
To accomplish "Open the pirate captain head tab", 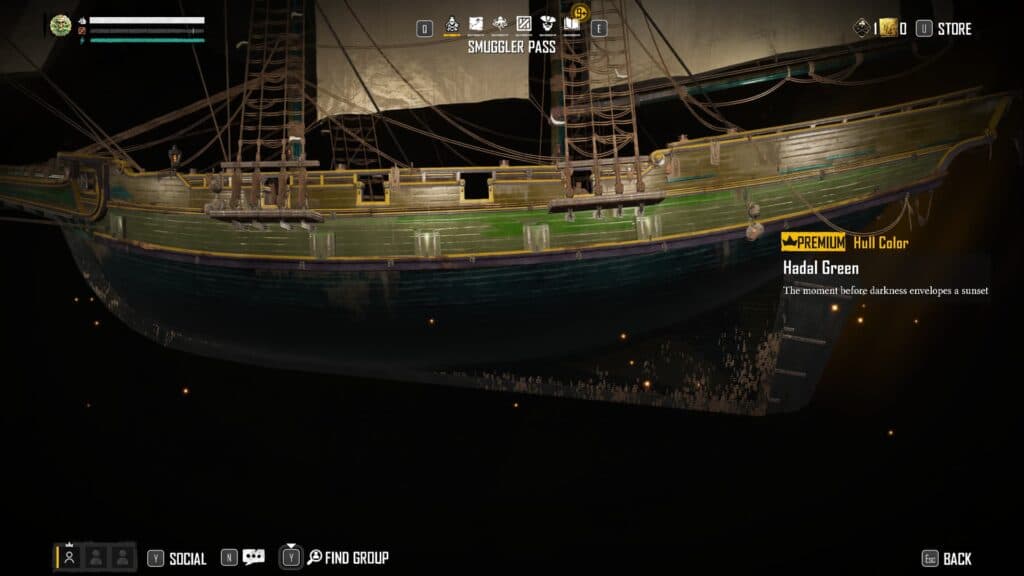I will 547,25.
